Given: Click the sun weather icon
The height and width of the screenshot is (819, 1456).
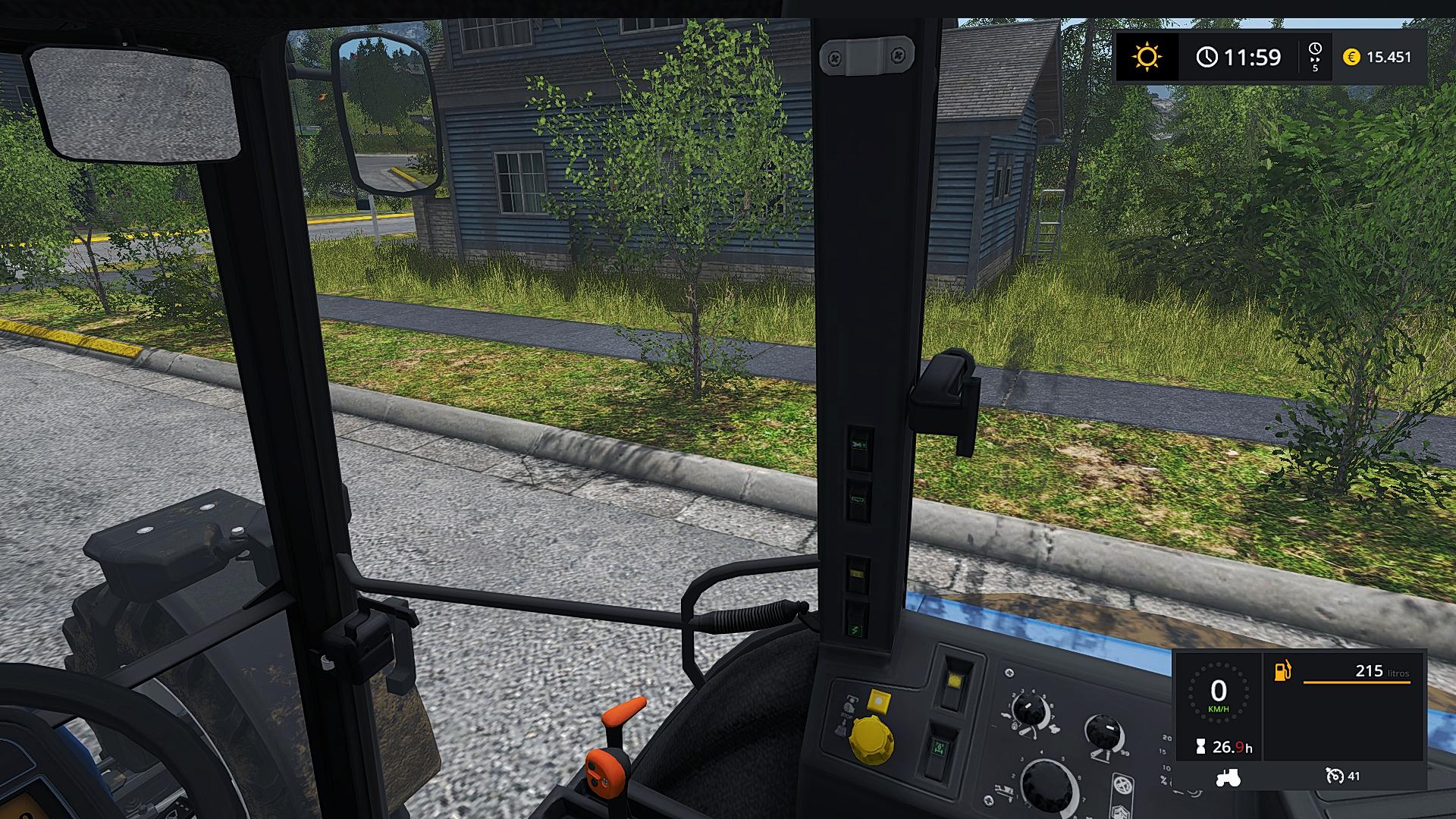Looking at the screenshot, I should coord(1146,57).
